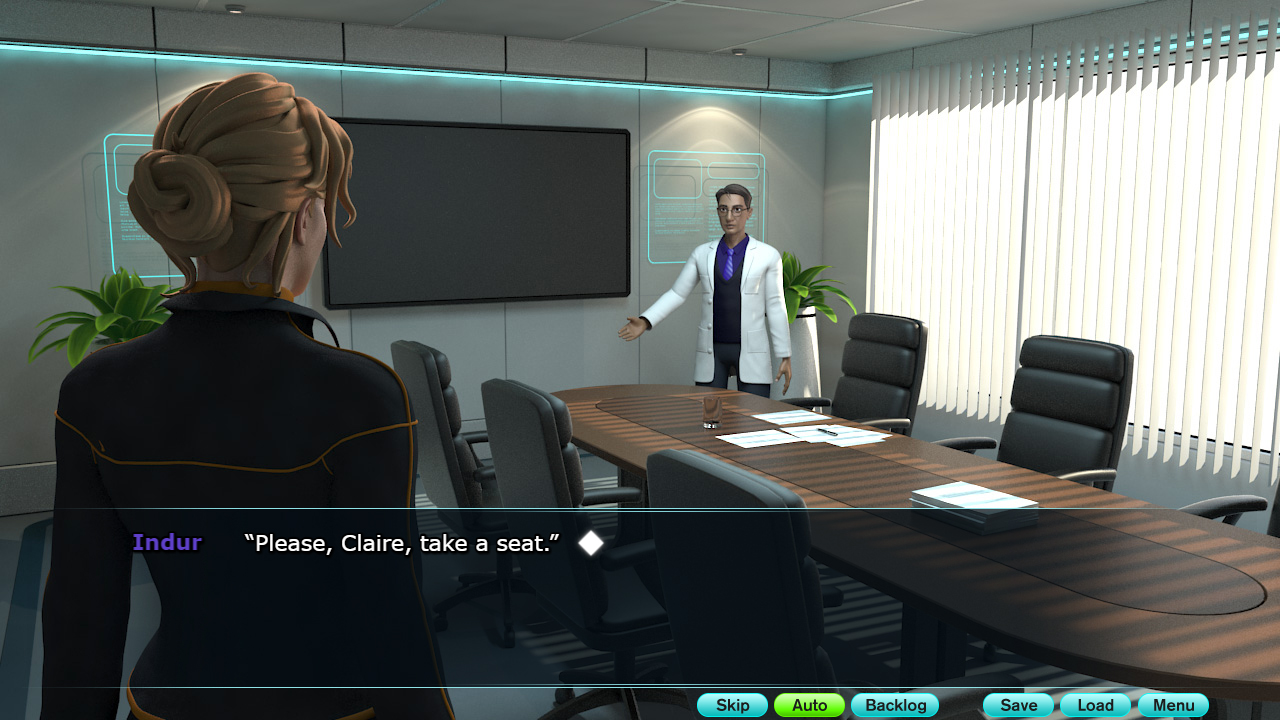The image size is (1280, 720).
Task: Enable Auto mode
Action: coord(809,705)
